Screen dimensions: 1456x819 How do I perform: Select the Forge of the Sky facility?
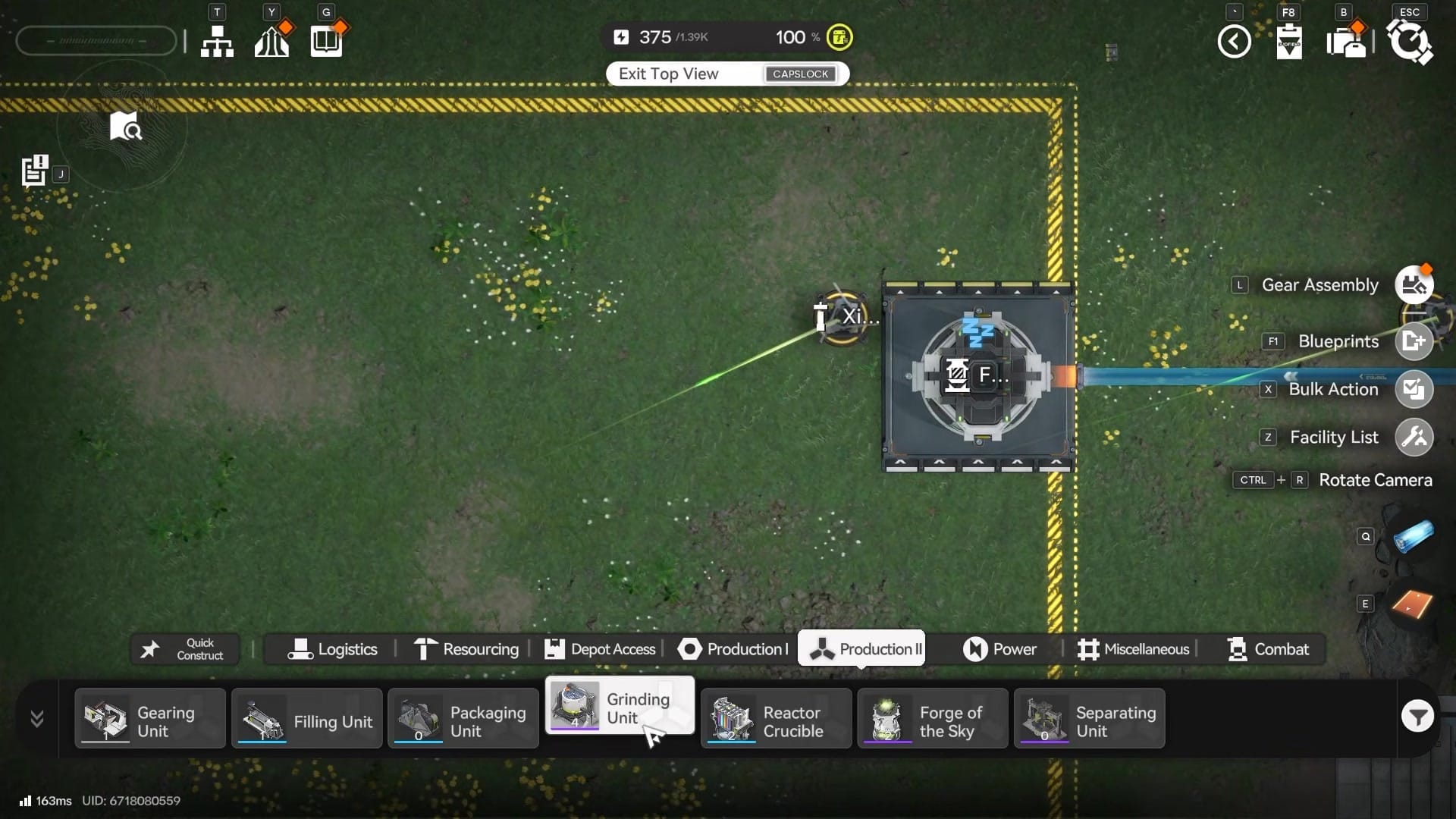(932, 719)
